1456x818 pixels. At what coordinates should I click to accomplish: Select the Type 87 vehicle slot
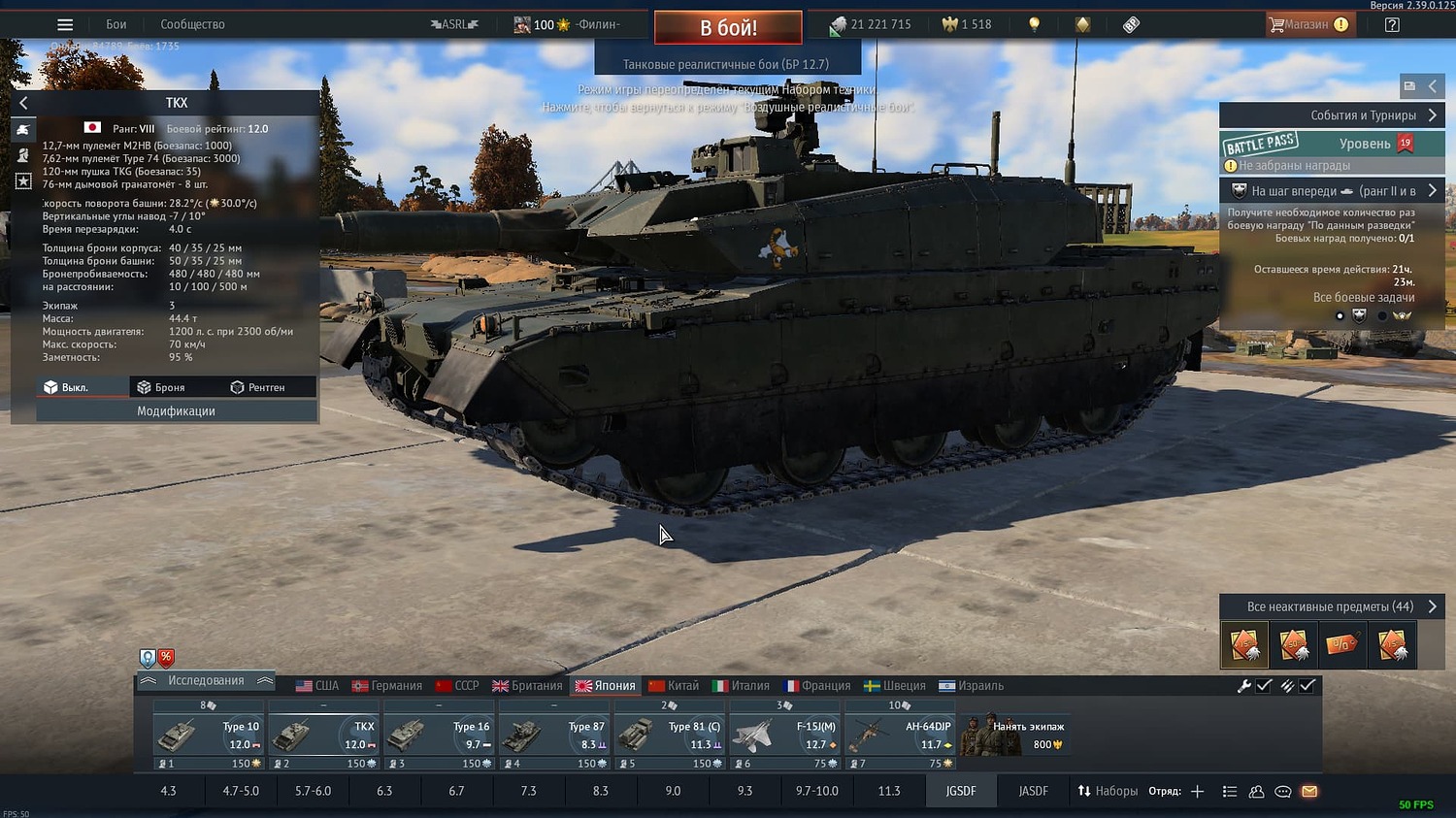tap(554, 733)
